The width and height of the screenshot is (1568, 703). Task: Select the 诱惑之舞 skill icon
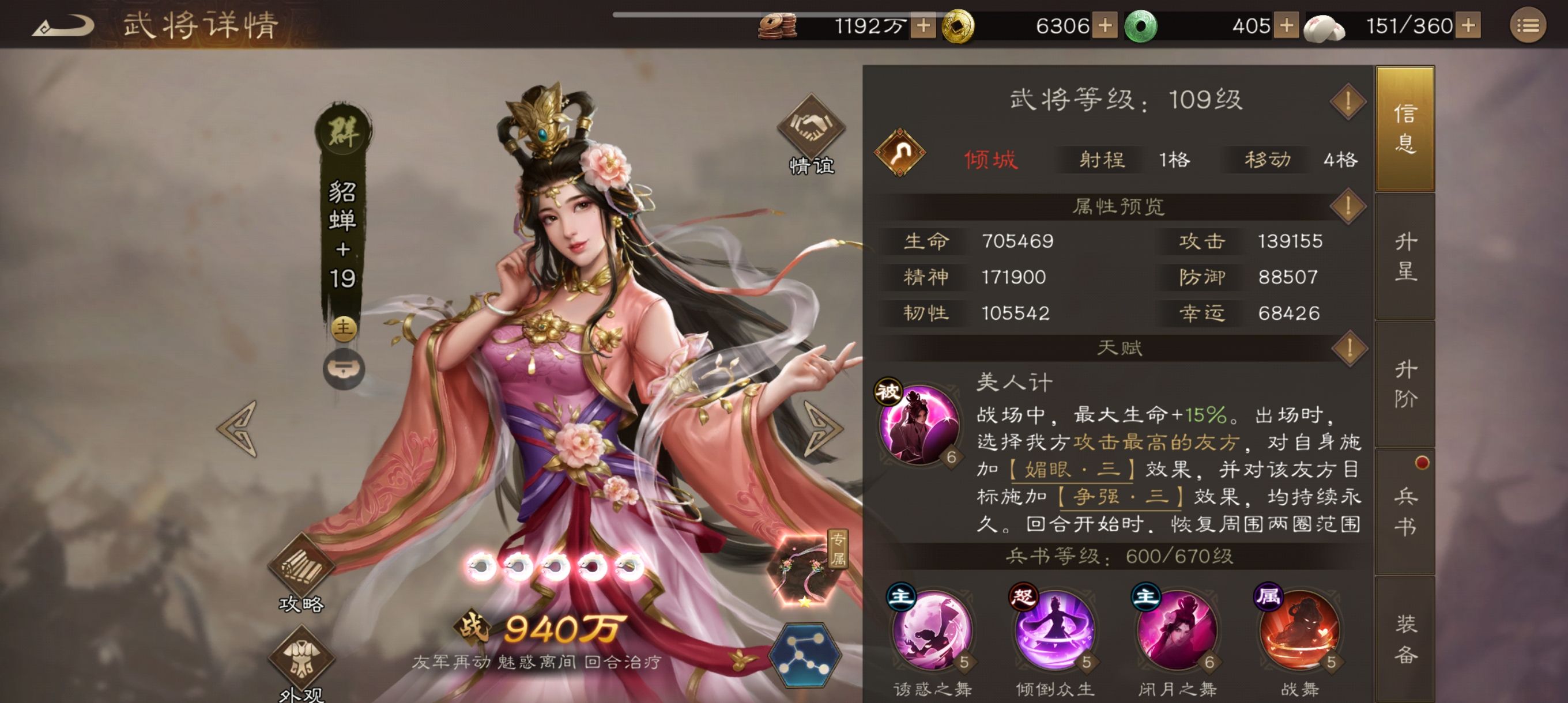tap(932, 633)
